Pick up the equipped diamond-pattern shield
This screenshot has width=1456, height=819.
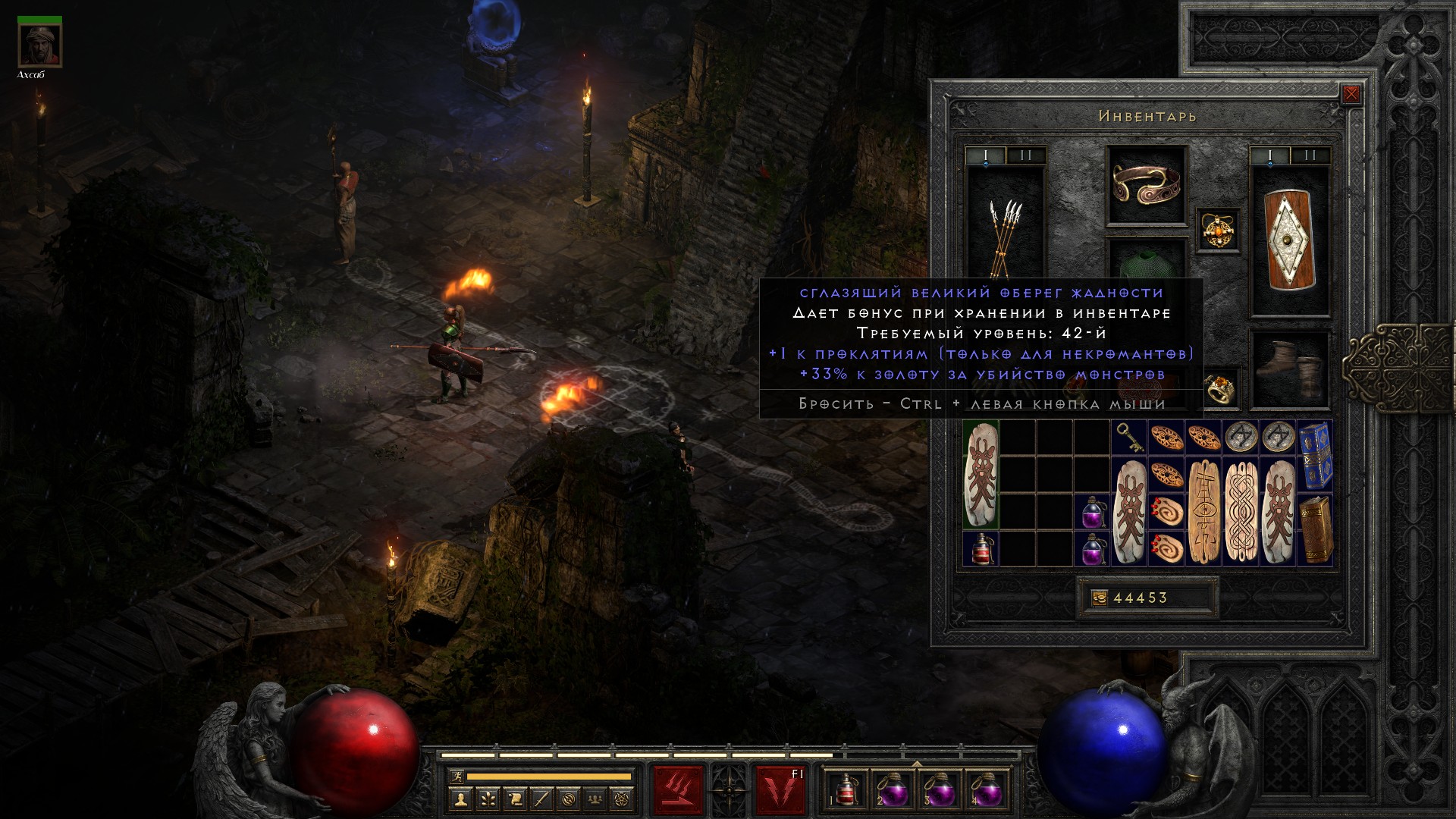coord(1289,240)
